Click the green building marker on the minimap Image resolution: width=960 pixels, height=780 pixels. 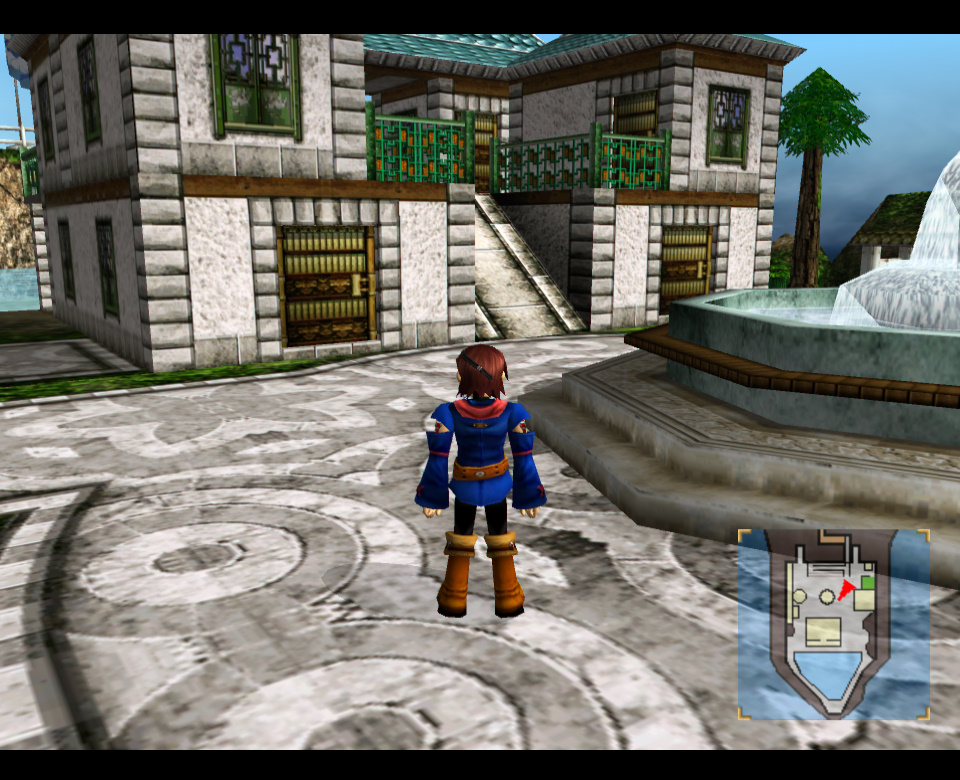[x=867, y=581]
